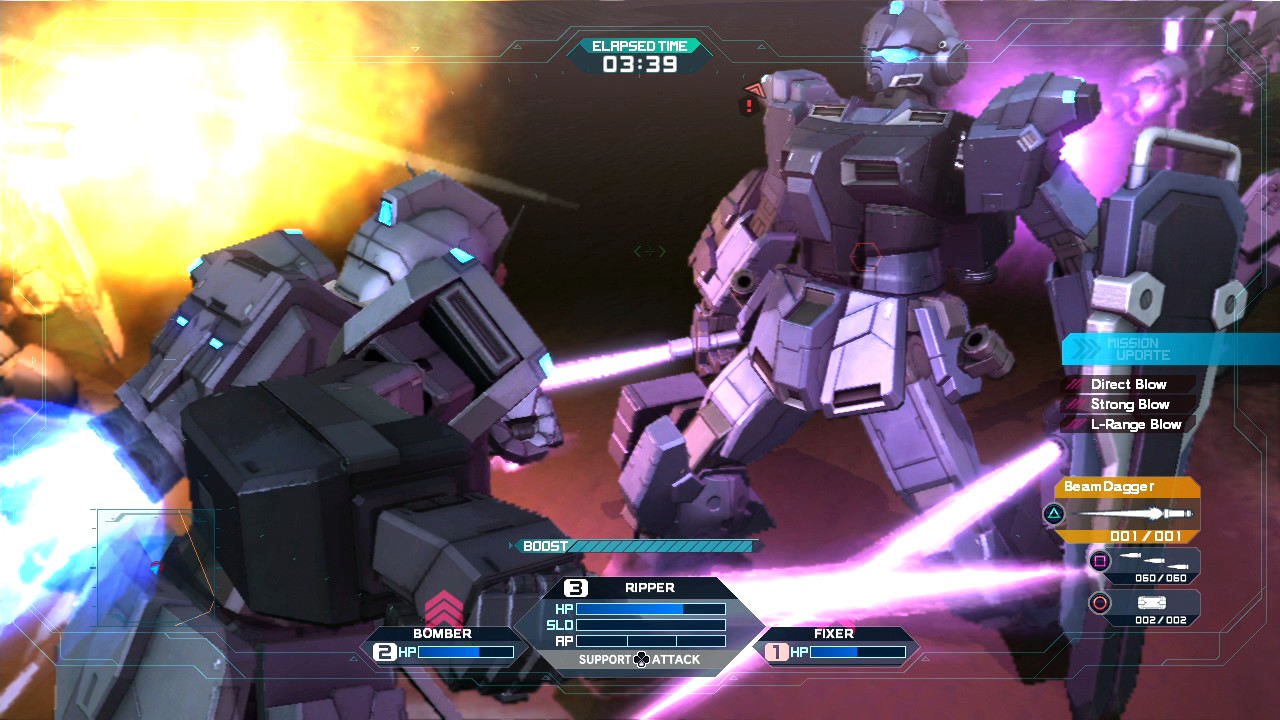Choose the machine gun weapon with 060 ammo
Viewport: 1280px width, 720px height.
click(x=1146, y=564)
